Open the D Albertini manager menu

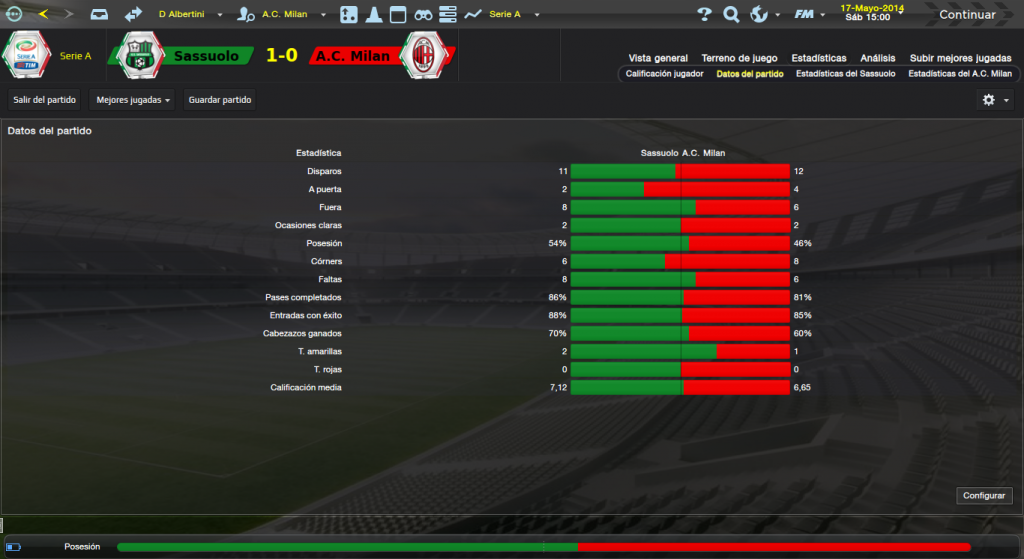pos(188,15)
